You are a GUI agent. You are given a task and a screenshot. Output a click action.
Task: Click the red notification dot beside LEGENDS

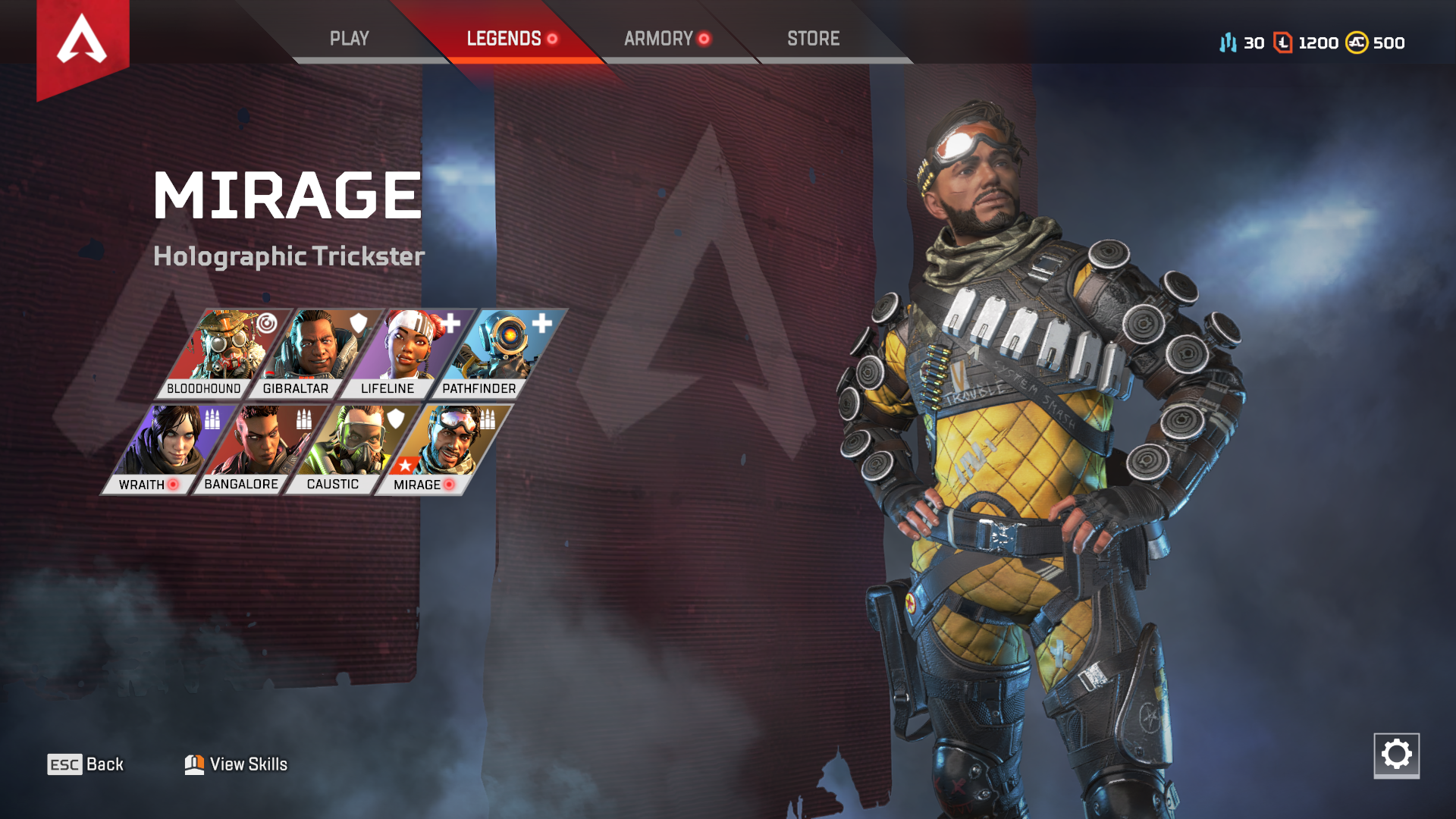coord(553,39)
